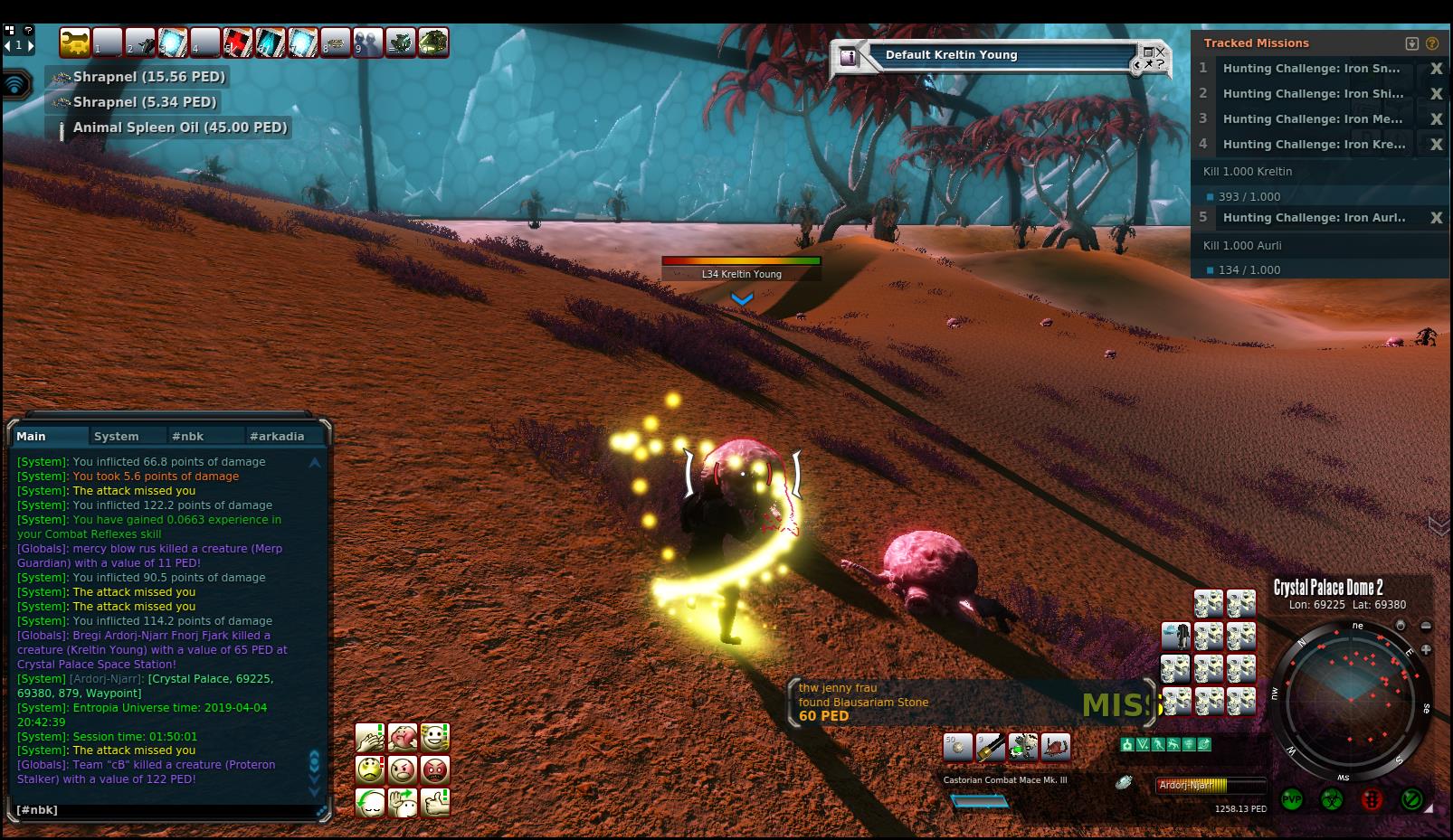
Task: Open the yellow wrench-and-gear action library icon
Action: [x=75, y=42]
